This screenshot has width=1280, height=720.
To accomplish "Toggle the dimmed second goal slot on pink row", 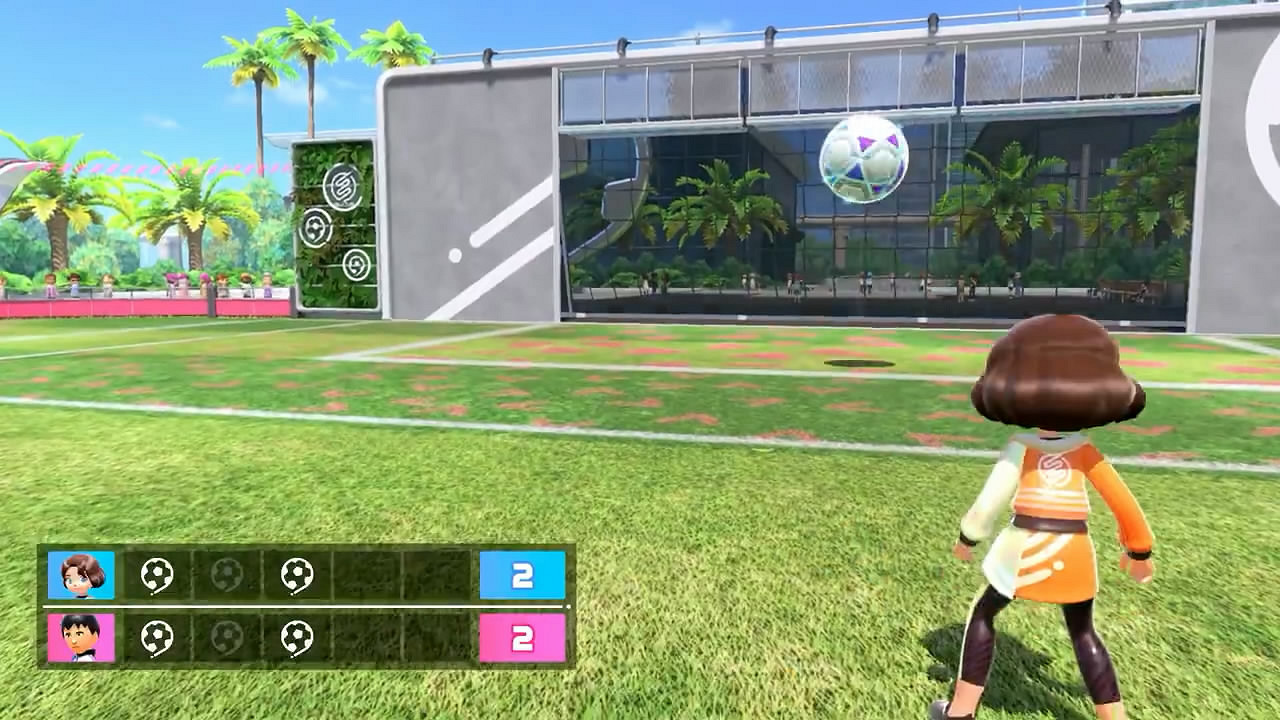I will 225,638.
